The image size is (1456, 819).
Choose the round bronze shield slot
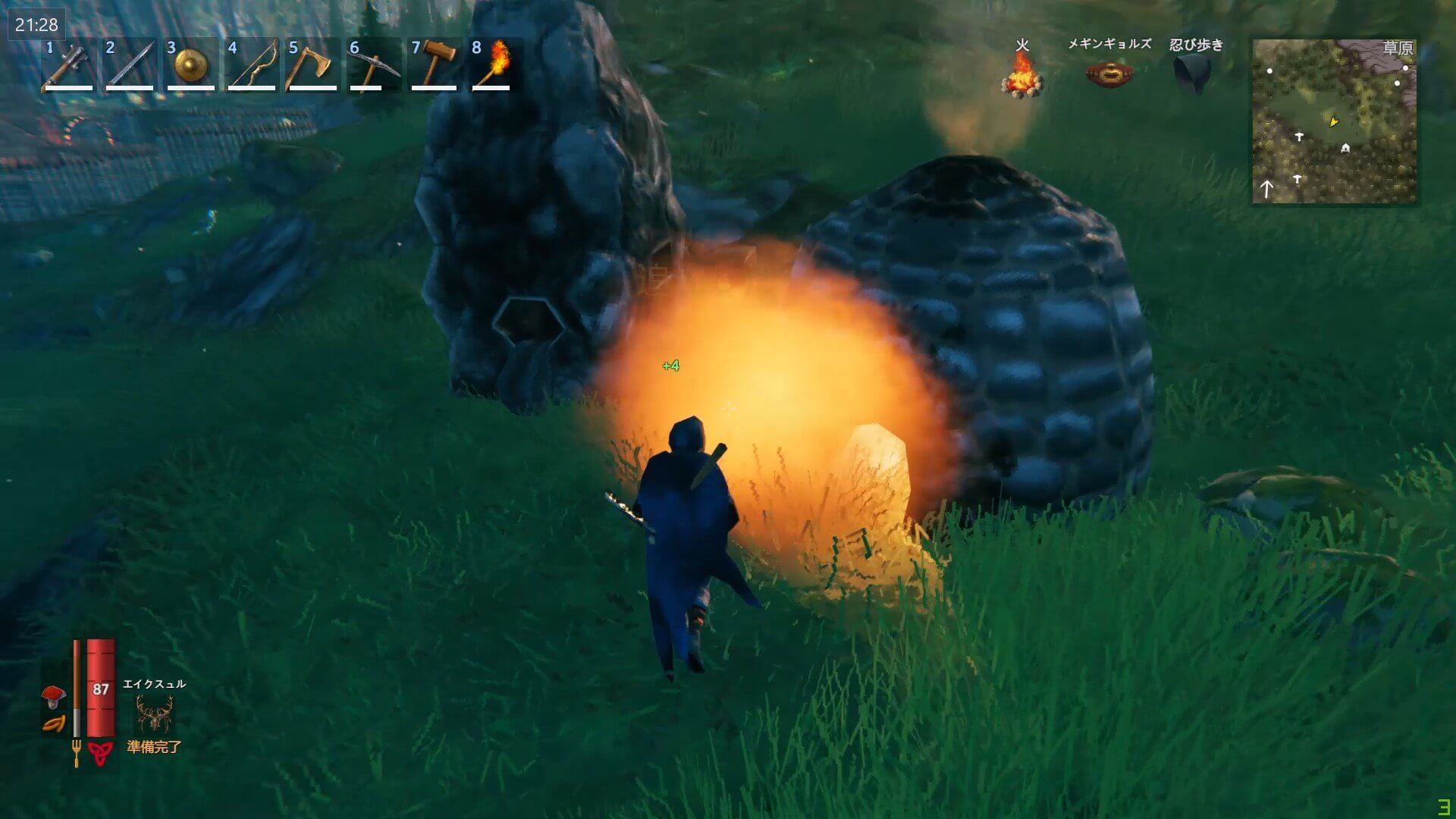pyautogui.click(x=190, y=65)
